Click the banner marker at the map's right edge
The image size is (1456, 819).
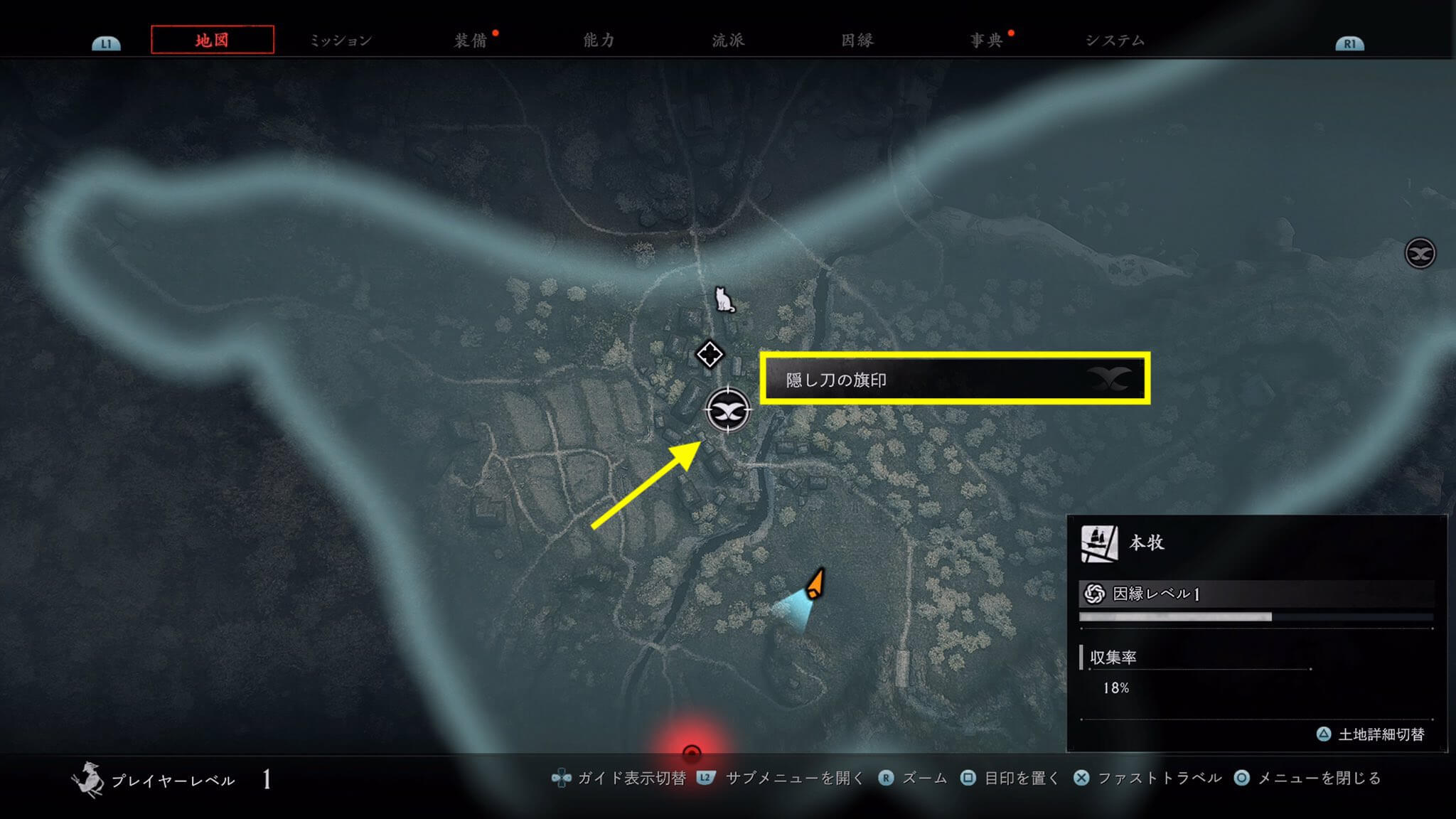1420,253
